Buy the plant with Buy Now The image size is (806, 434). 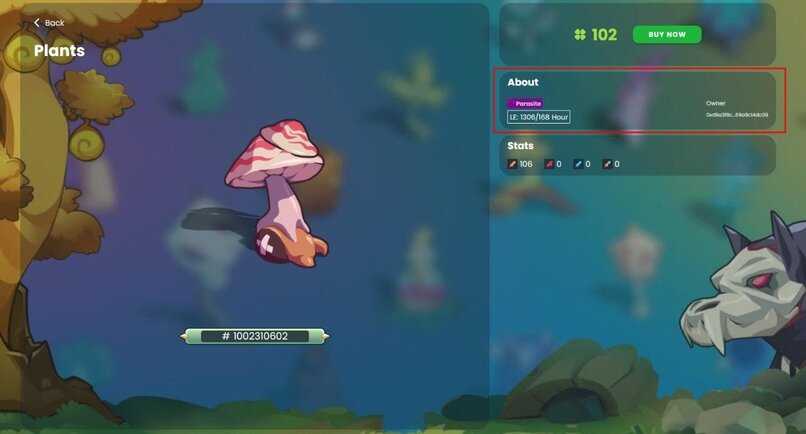coord(667,35)
